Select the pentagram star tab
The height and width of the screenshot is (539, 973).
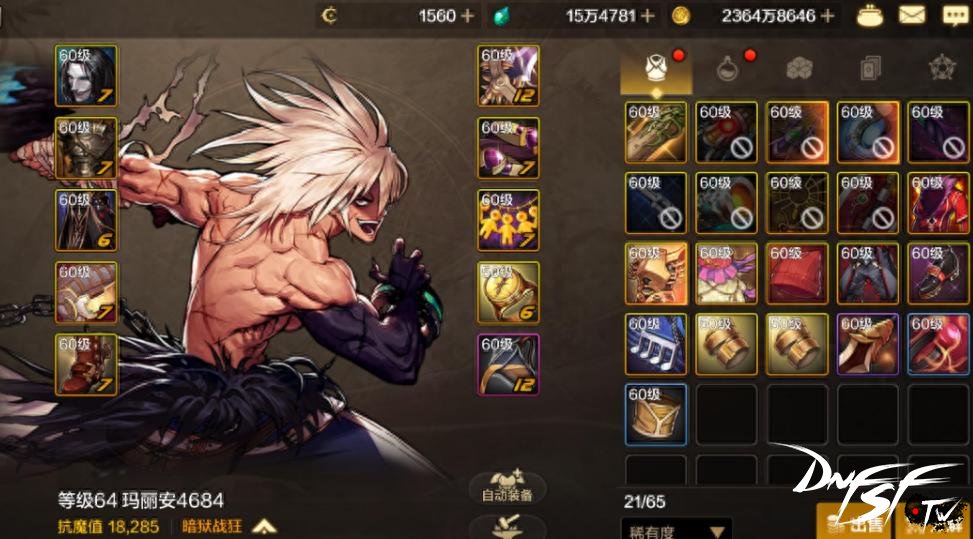coord(942,68)
